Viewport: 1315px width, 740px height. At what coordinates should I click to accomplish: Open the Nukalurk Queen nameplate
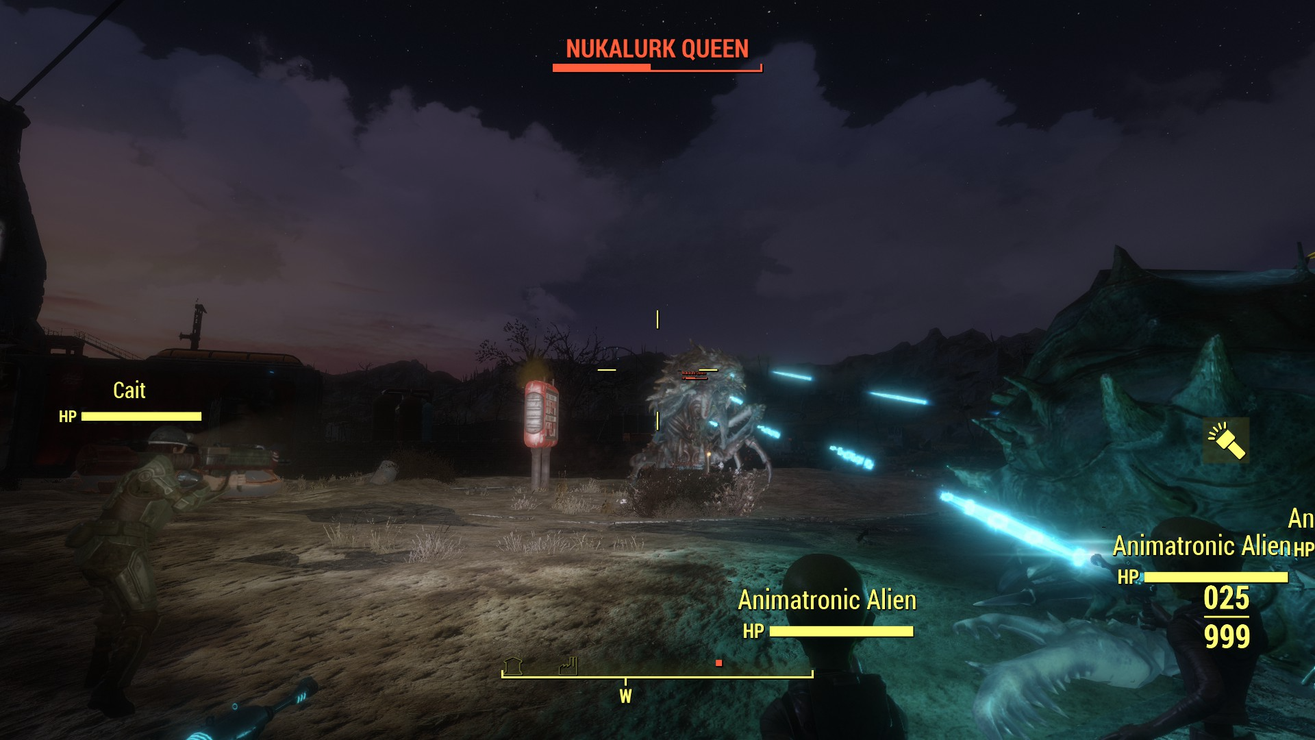657,47
